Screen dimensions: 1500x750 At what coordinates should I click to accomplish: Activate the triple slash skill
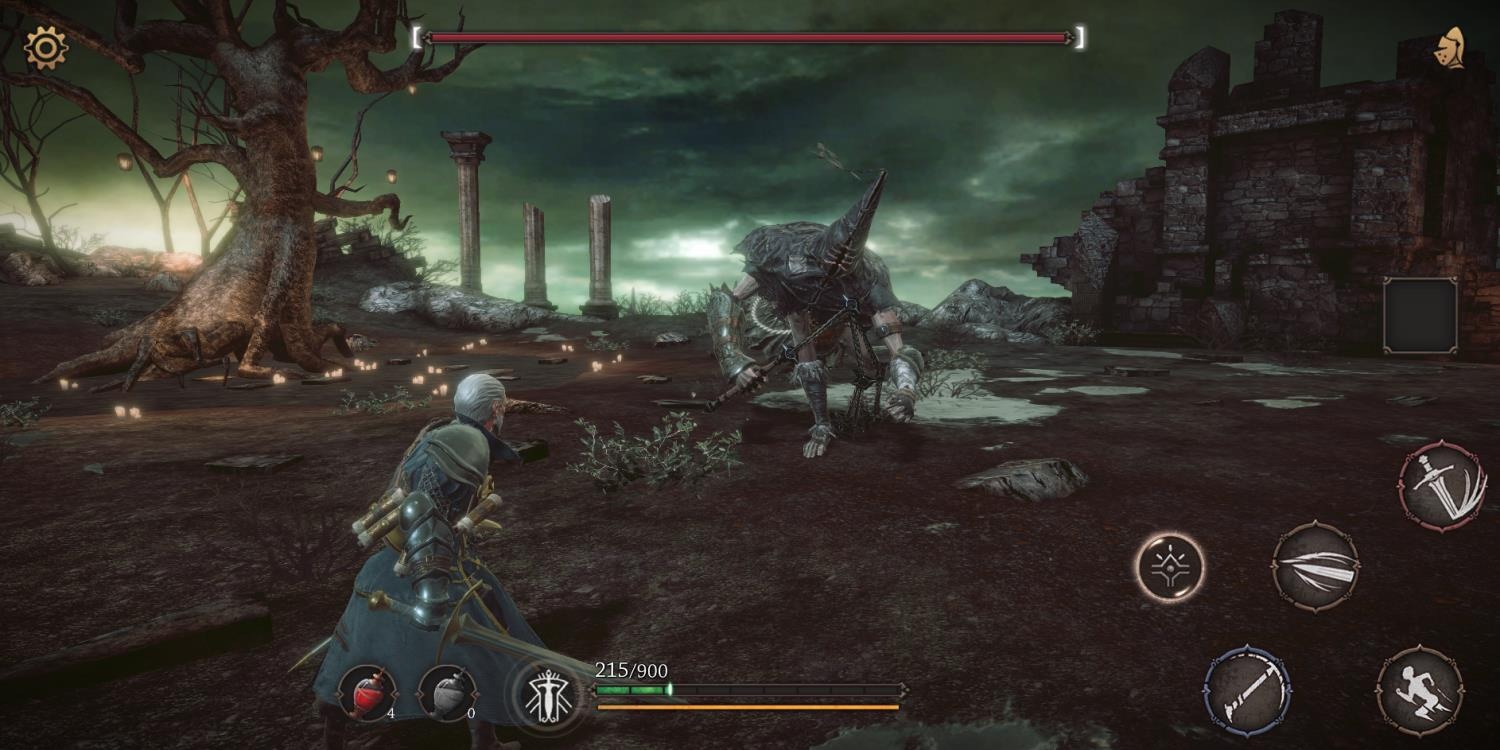point(1315,566)
